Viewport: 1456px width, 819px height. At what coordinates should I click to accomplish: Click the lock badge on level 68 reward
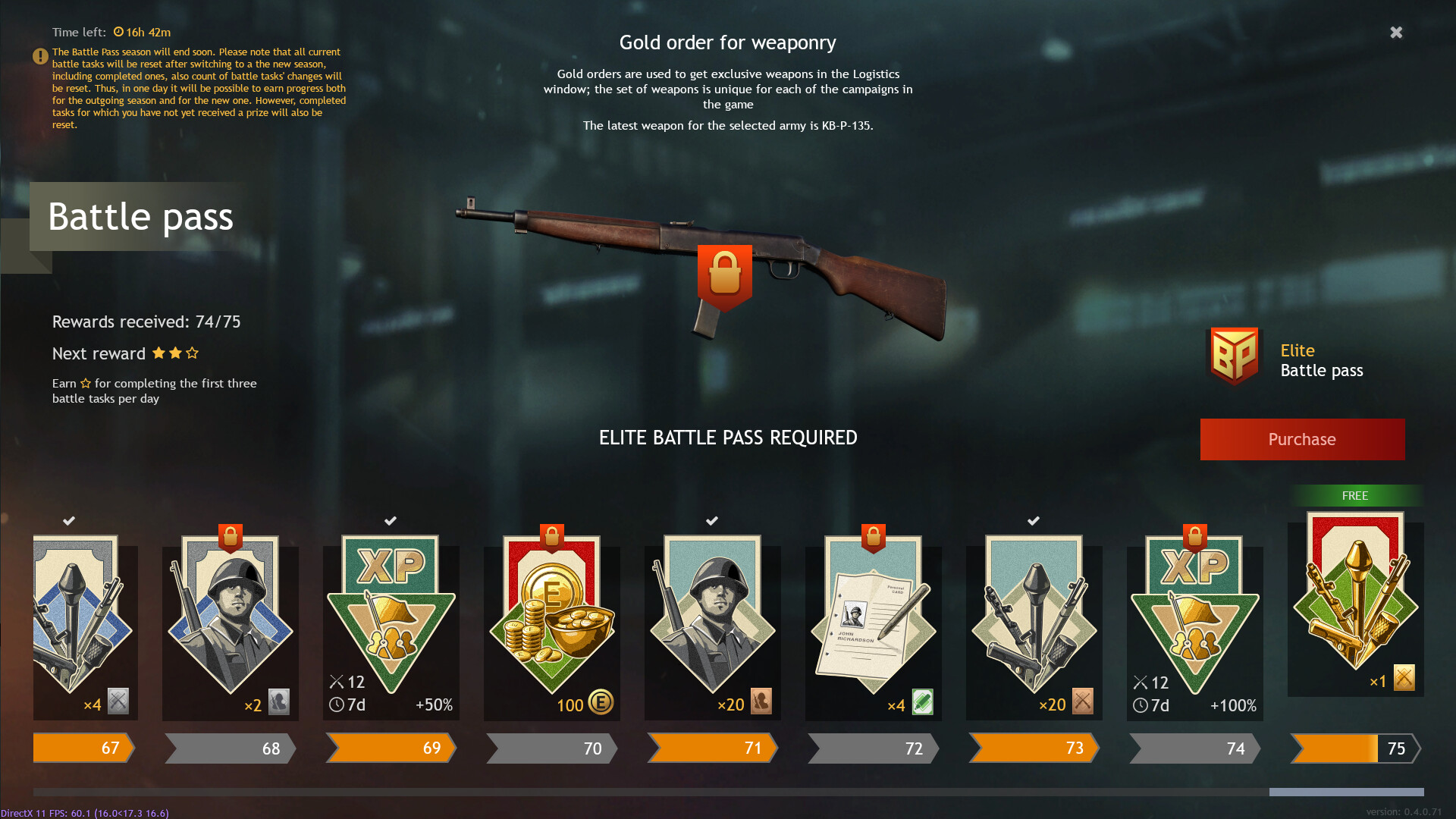click(230, 536)
